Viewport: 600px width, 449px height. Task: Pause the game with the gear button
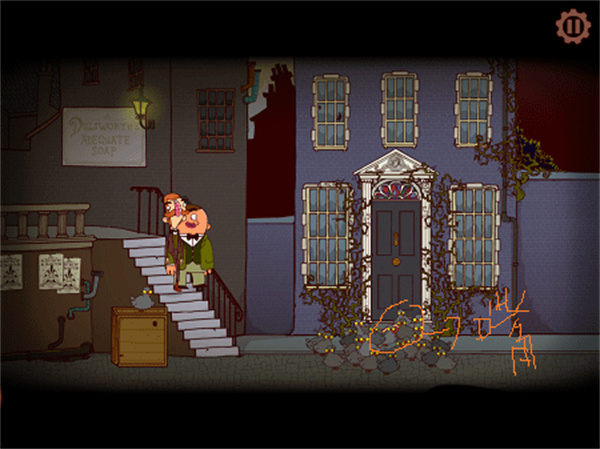point(572,25)
